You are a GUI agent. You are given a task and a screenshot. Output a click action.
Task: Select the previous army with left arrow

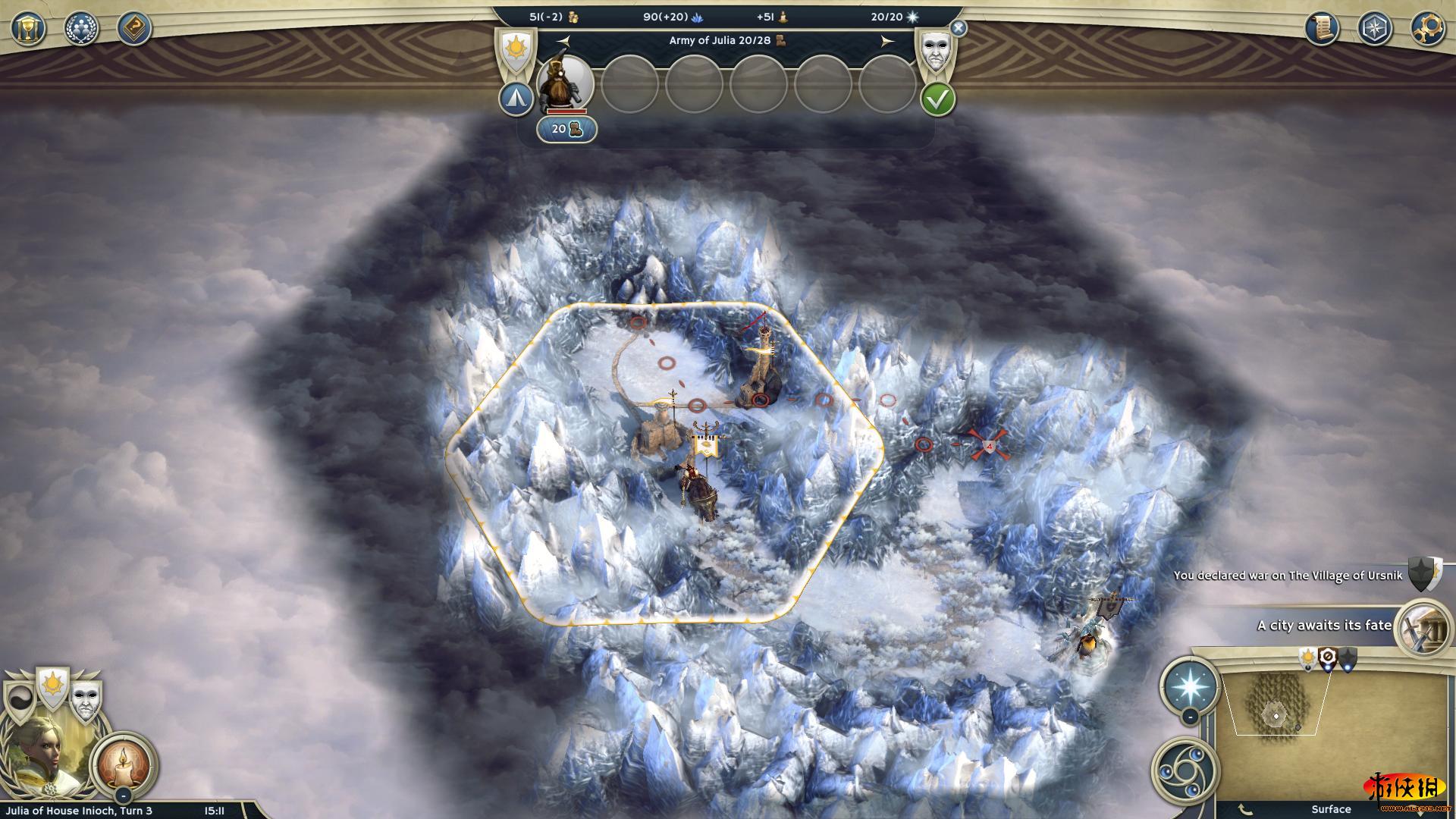(563, 41)
